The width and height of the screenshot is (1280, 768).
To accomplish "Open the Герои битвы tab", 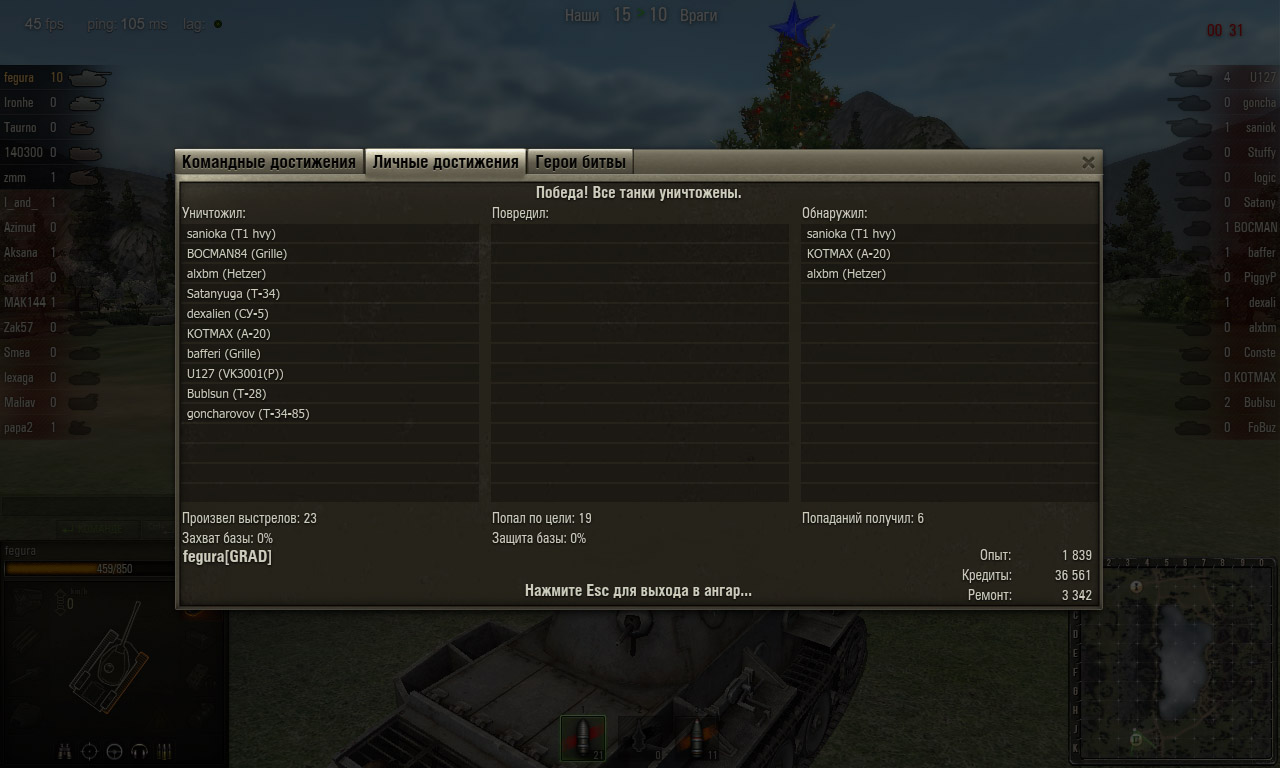I will point(581,162).
